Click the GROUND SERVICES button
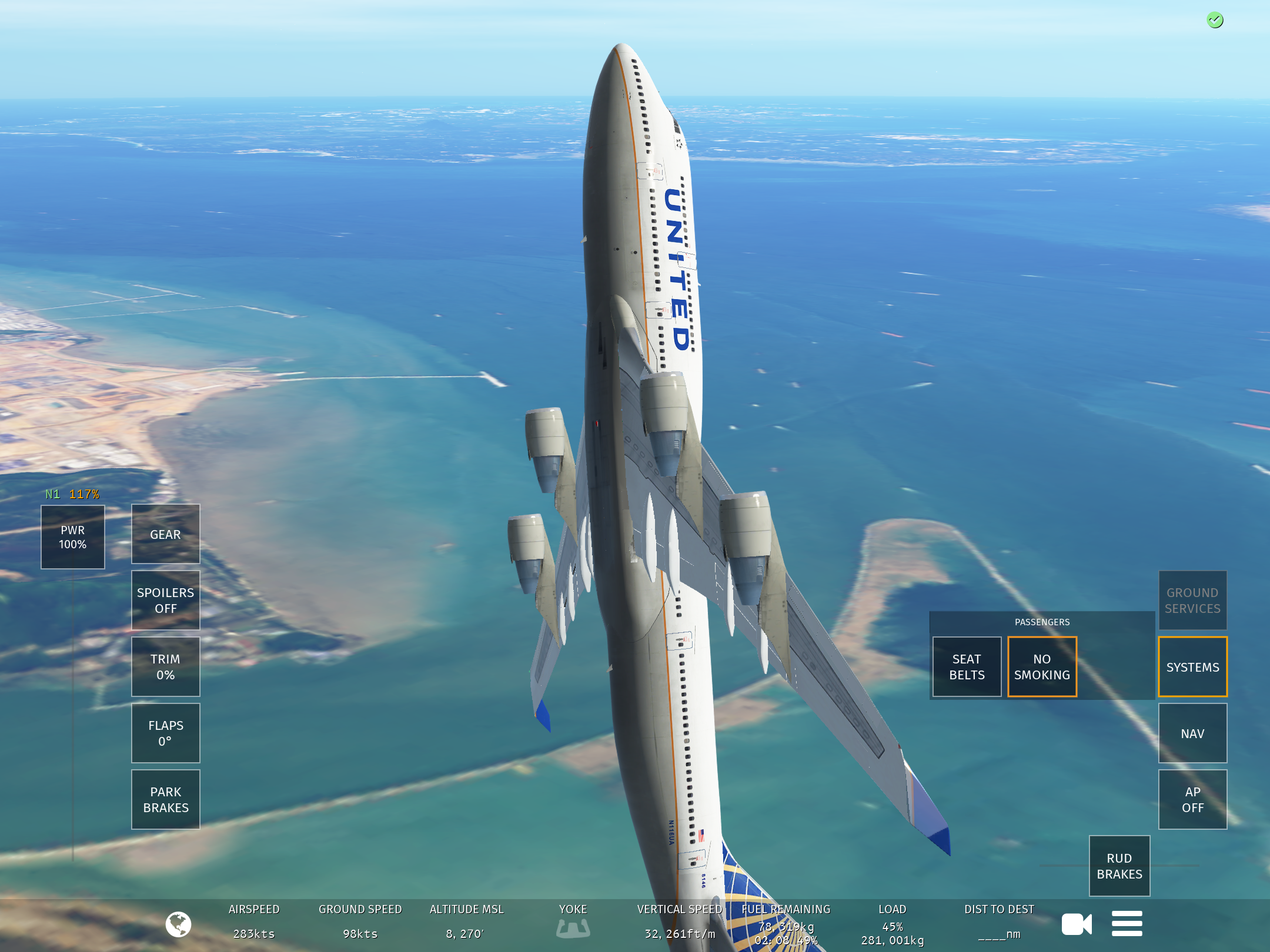The height and width of the screenshot is (952, 1270). [x=1192, y=601]
